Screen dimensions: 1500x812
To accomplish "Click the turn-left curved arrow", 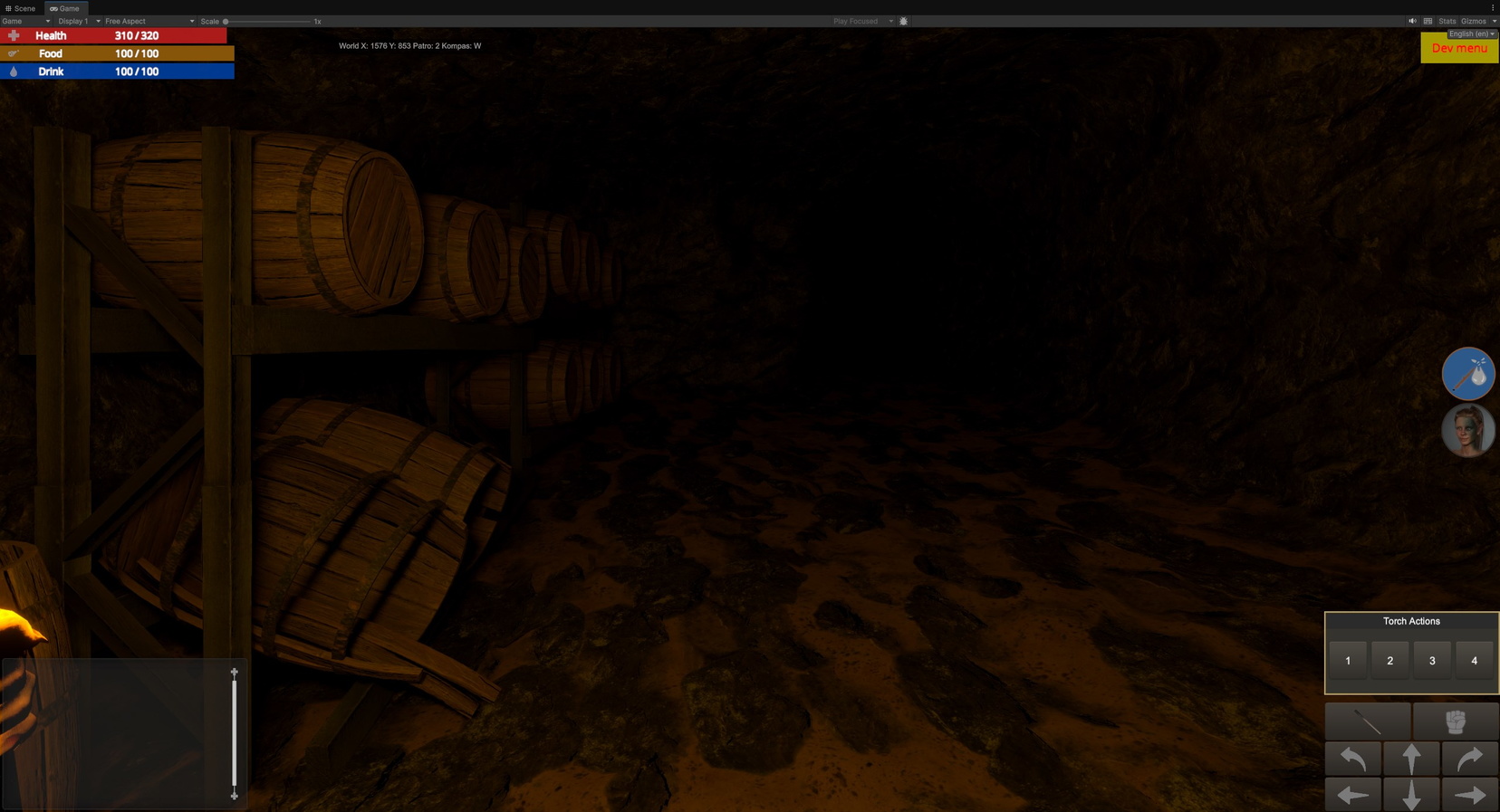I will pos(1351,759).
